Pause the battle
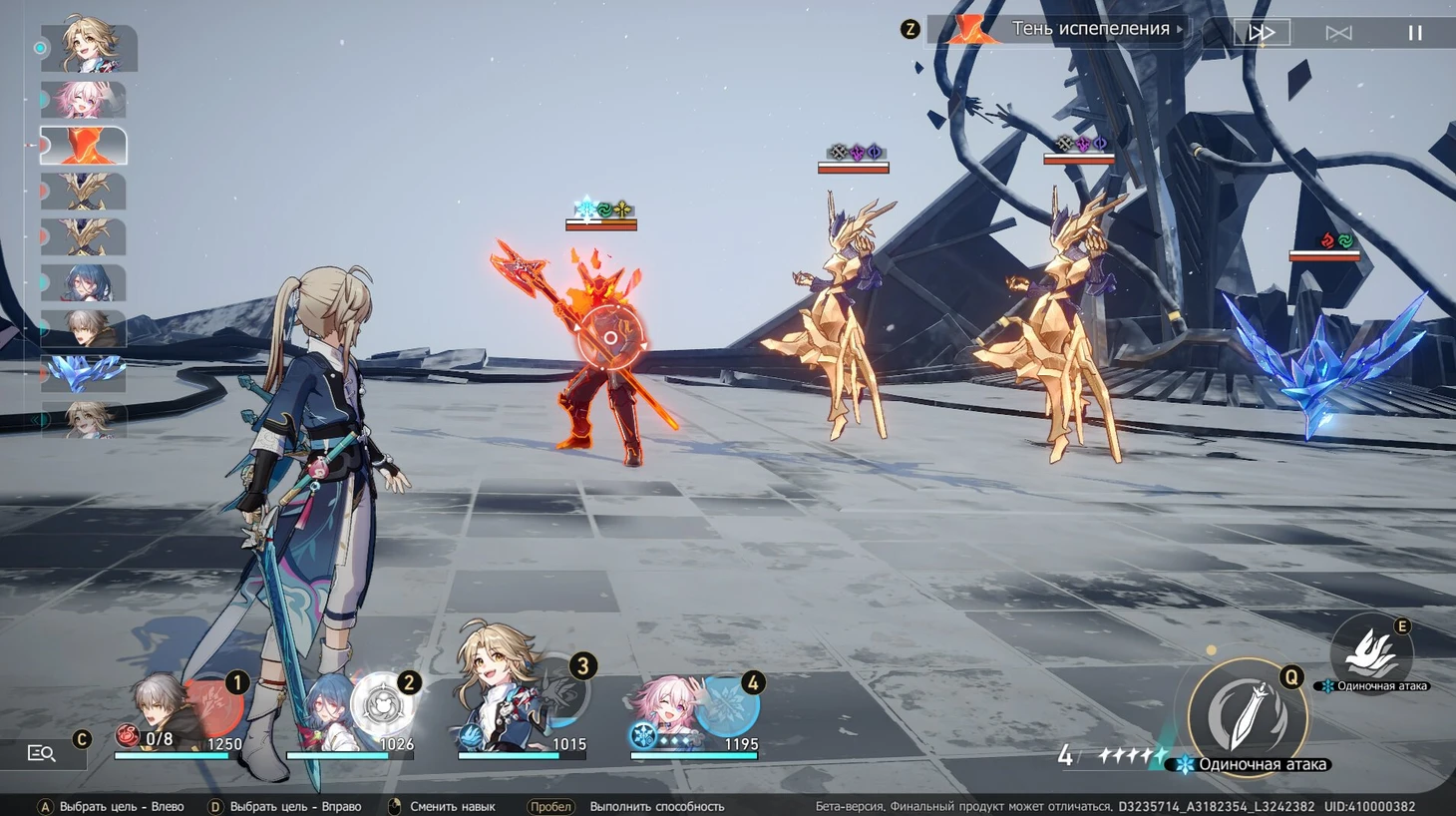Screen dimensions: 1456x816 [1414, 33]
